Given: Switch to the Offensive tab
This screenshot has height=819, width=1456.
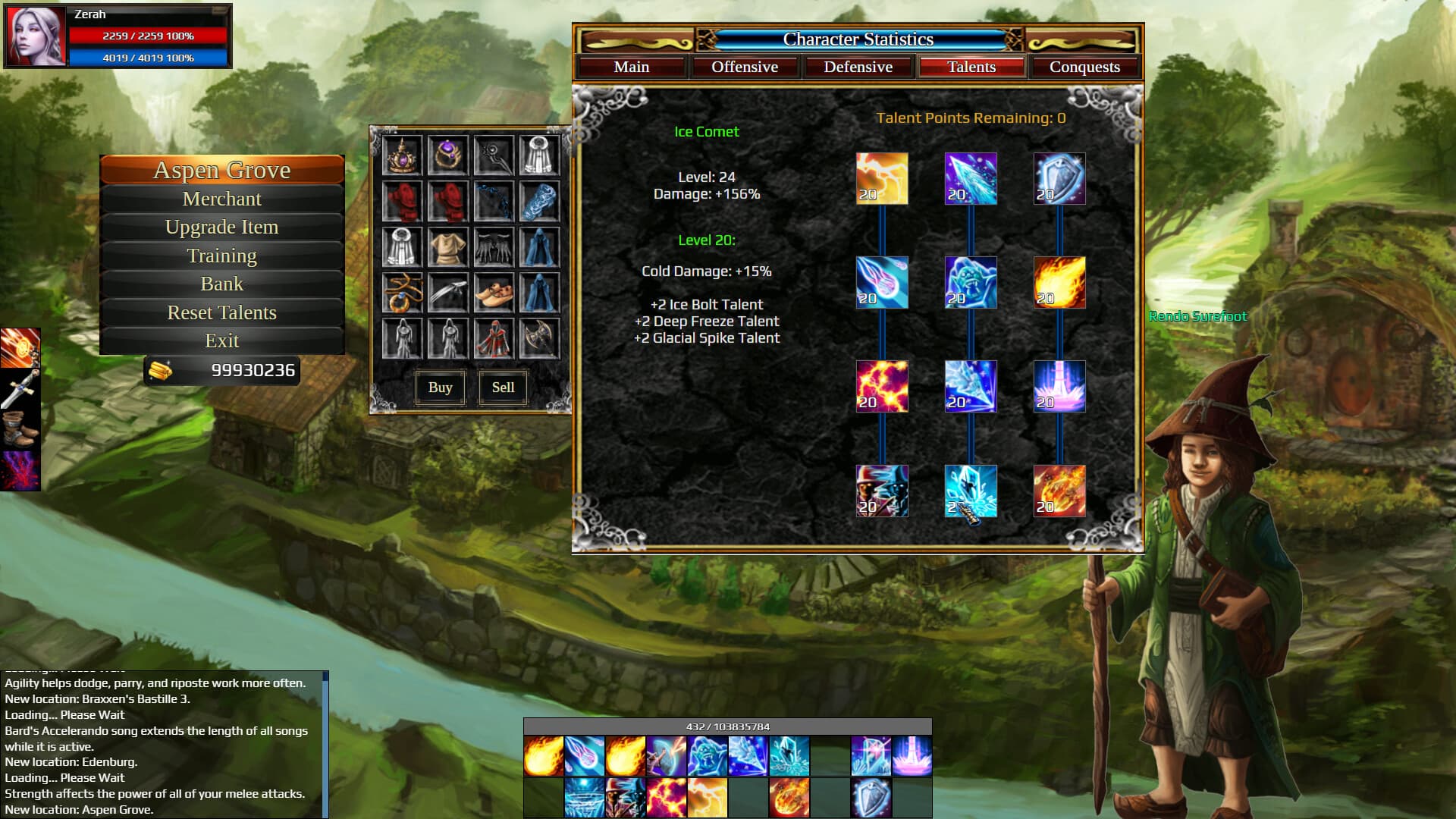Looking at the screenshot, I should [x=745, y=67].
